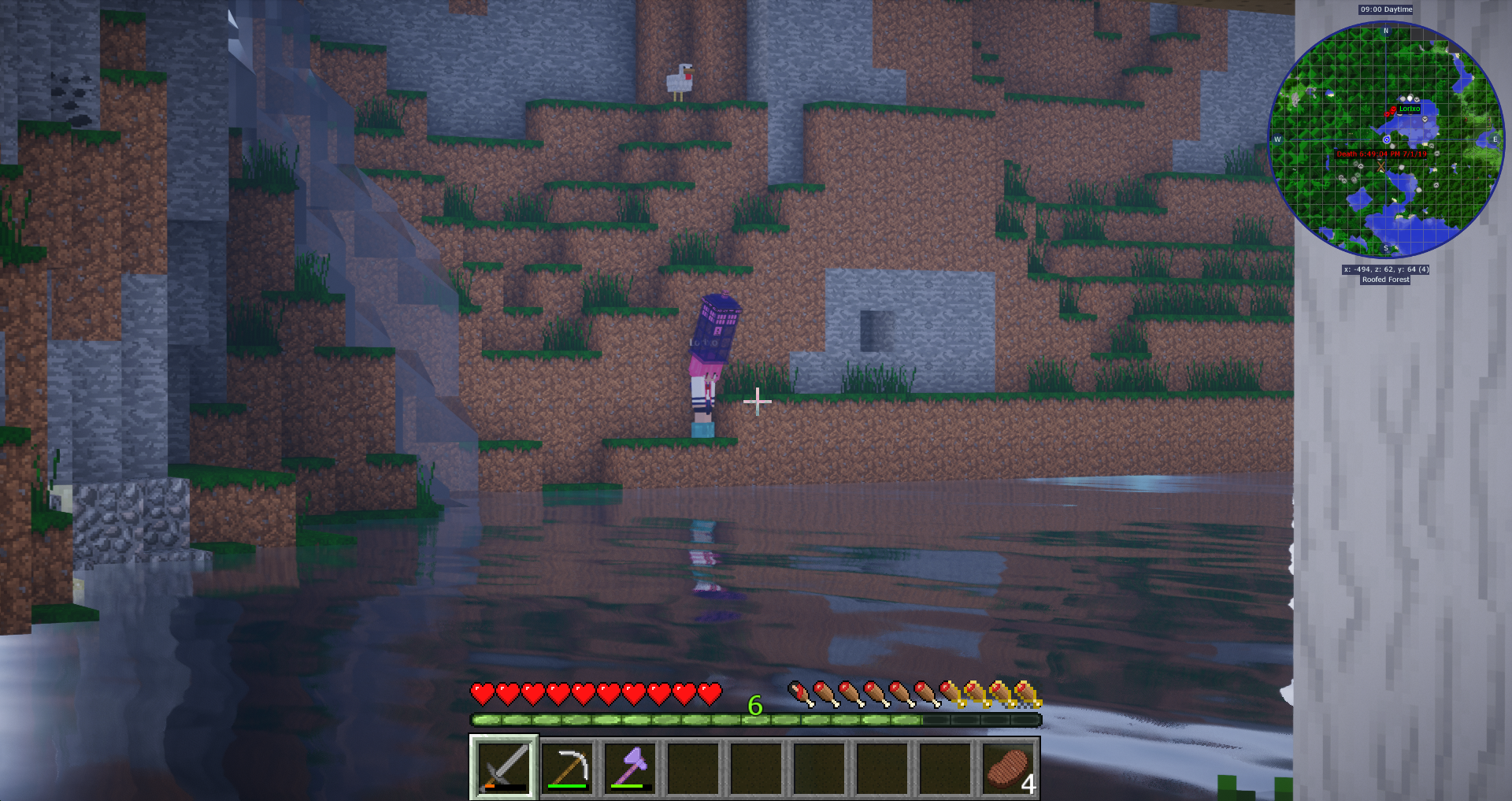Select the Lorixo player label on minimap
Screen dimensions: 1512x801
(x=1409, y=109)
